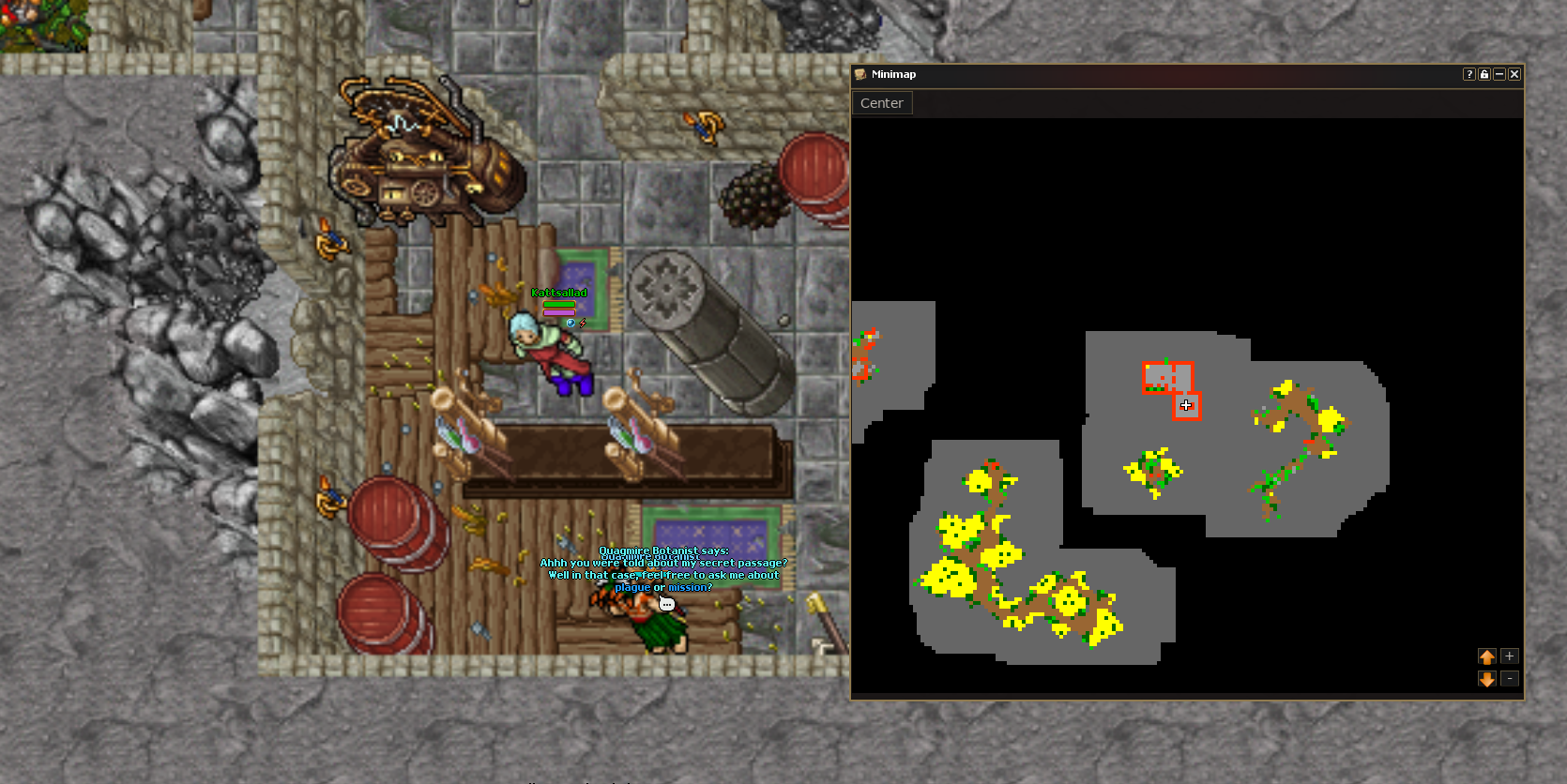1567x784 pixels.
Task: Close the Minimap window
Action: coord(1514,74)
